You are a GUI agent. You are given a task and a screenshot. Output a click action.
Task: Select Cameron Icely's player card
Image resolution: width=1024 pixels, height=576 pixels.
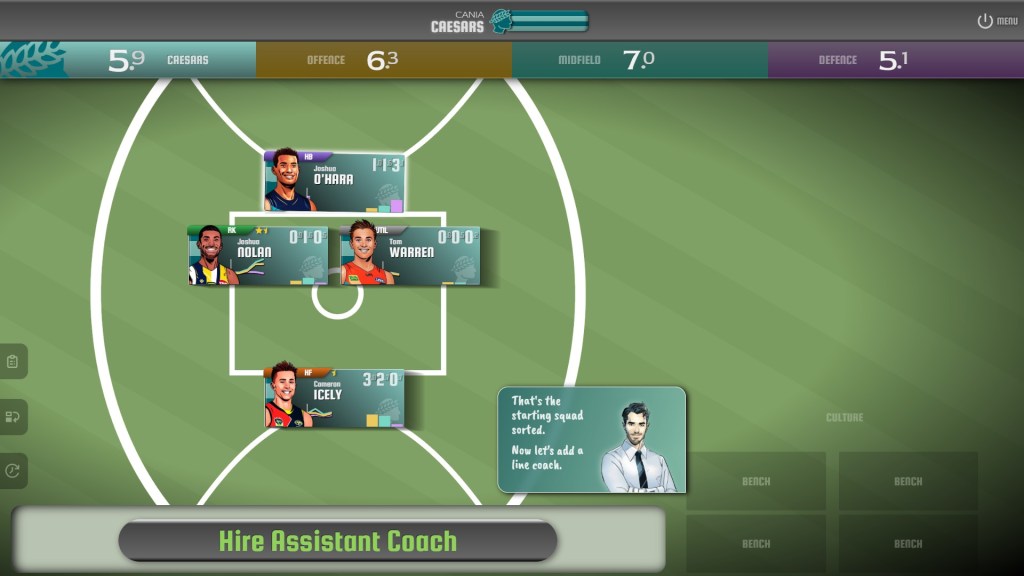click(334, 398)
